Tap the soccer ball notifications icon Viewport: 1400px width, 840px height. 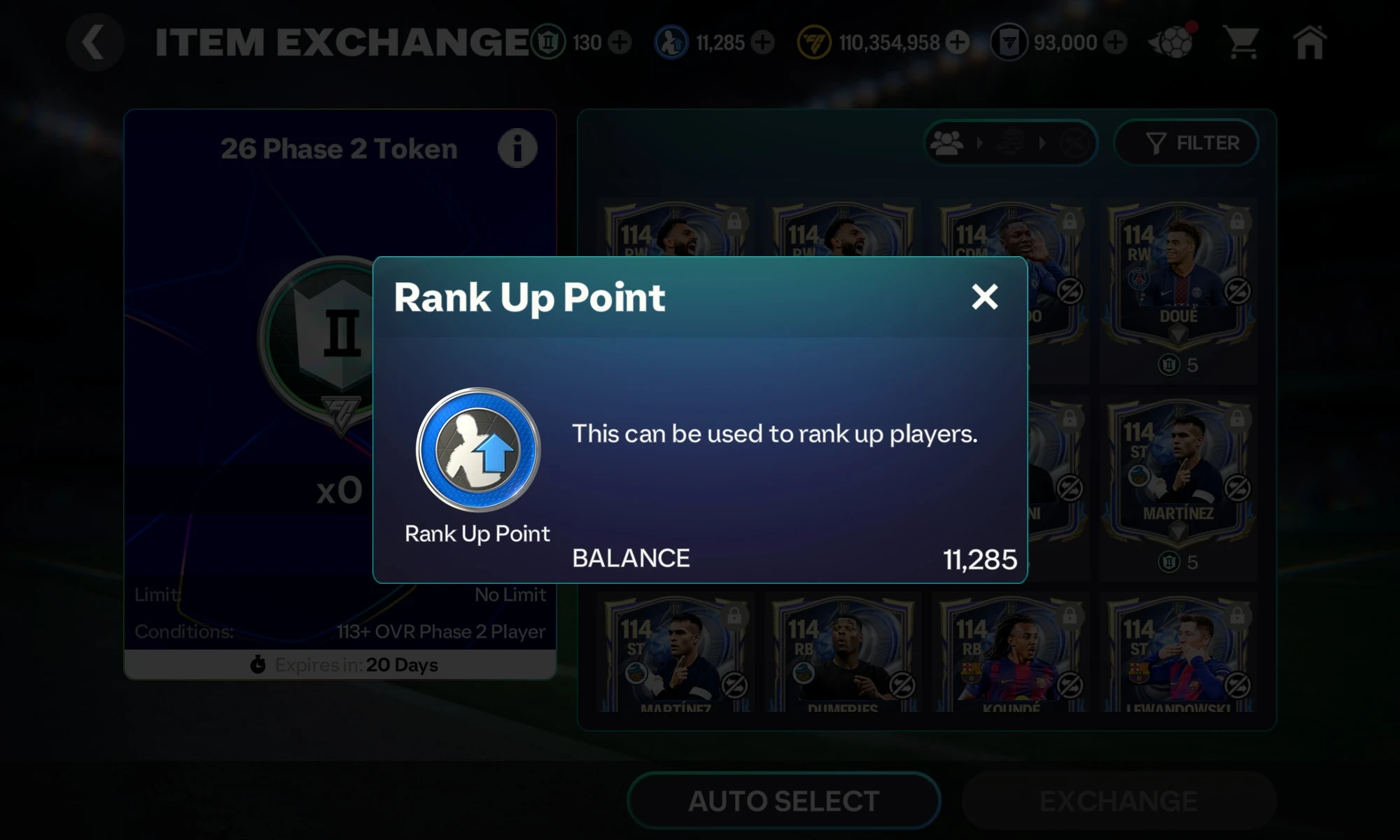click(x=1175, y=43)
